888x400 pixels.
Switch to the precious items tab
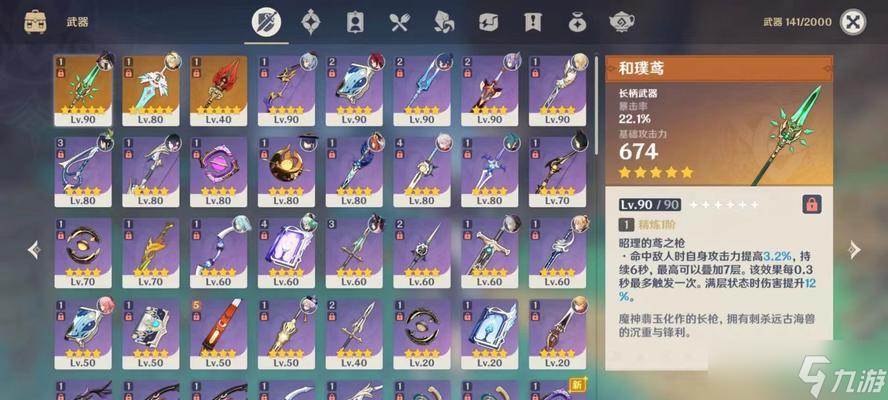(x=577, y=21)
